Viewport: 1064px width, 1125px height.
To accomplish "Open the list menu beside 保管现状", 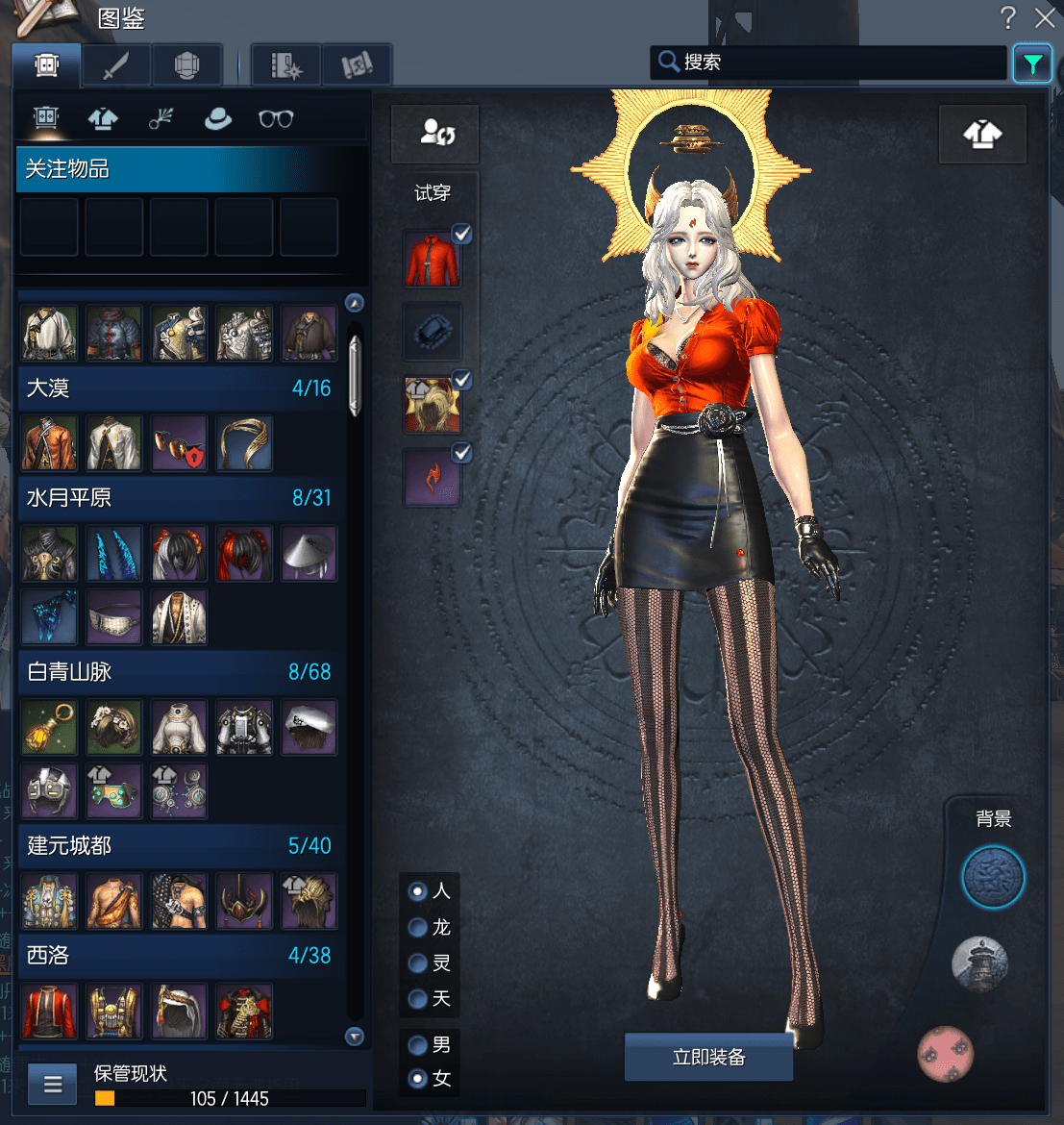I will 53,1085.
